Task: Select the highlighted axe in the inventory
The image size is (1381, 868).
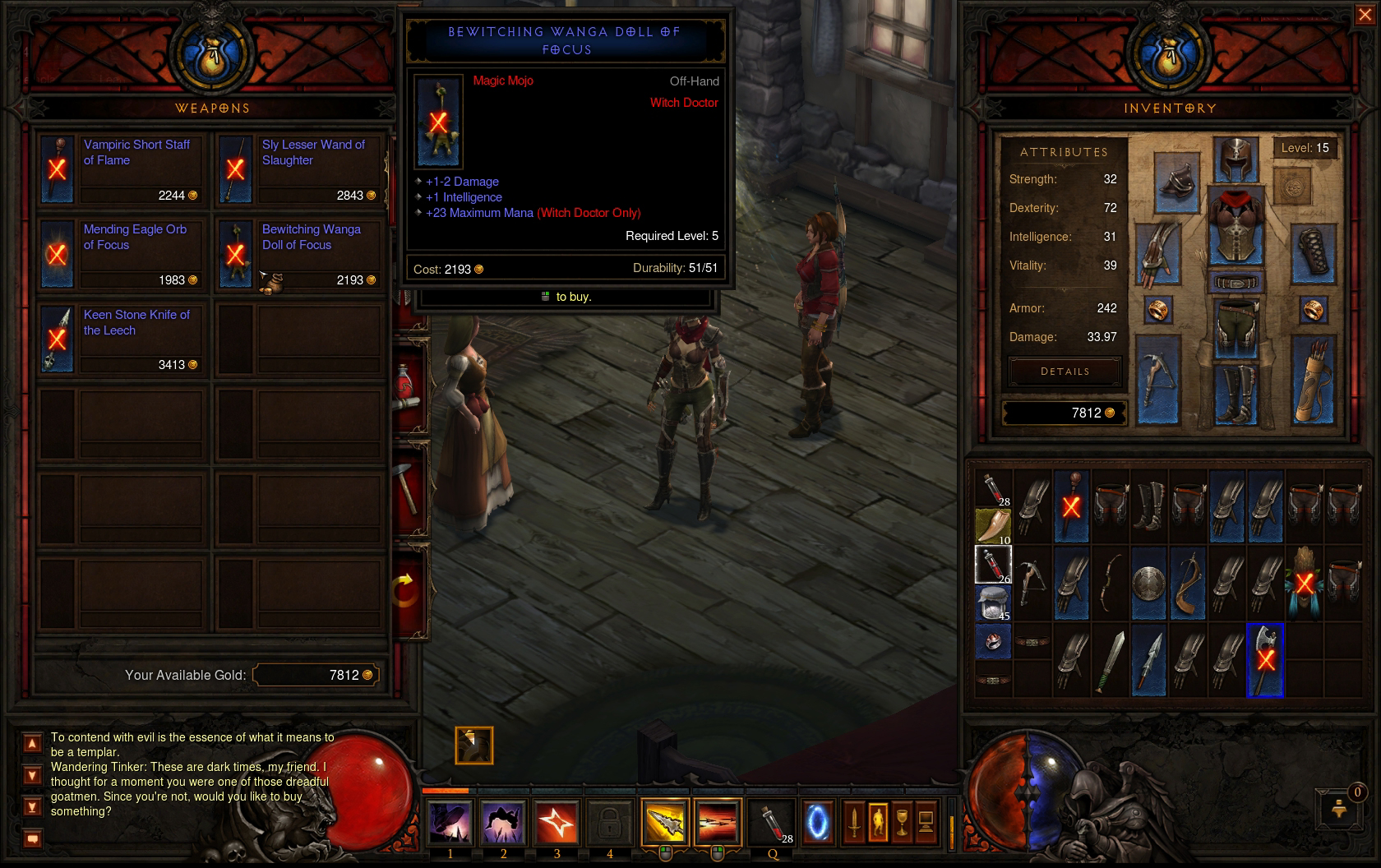Action: tap(1265, 660)
